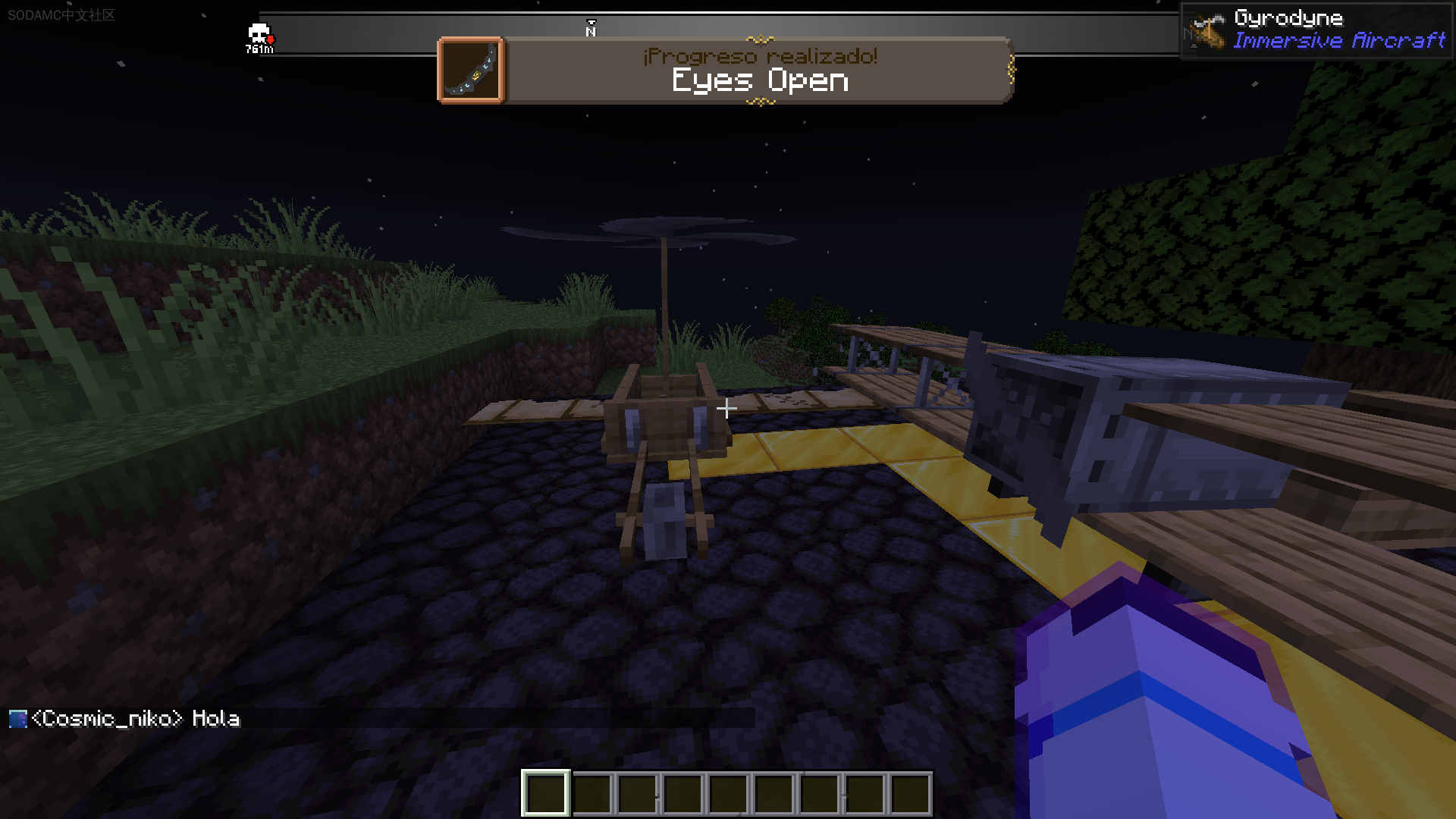The image size is (1456, 819).
Task: Click the skull death marker on the compass
Action: pos(259,35)
